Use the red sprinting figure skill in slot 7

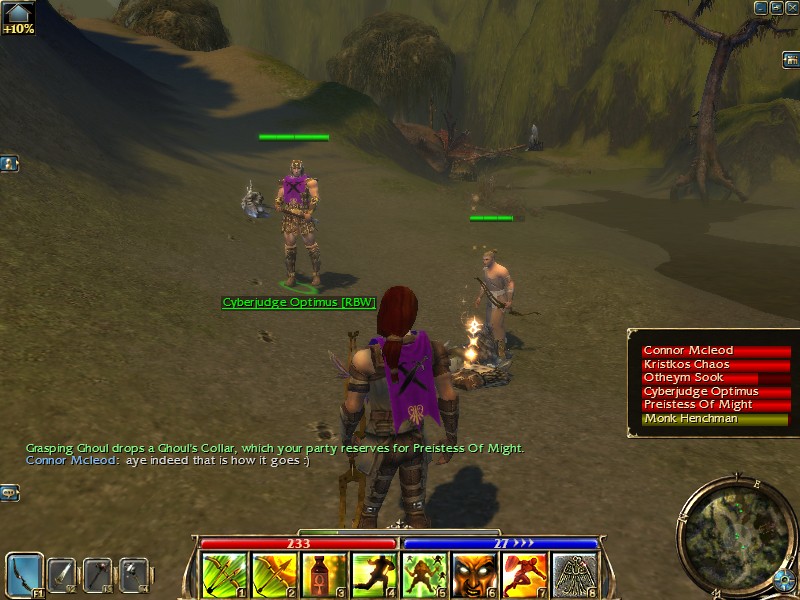524,575
